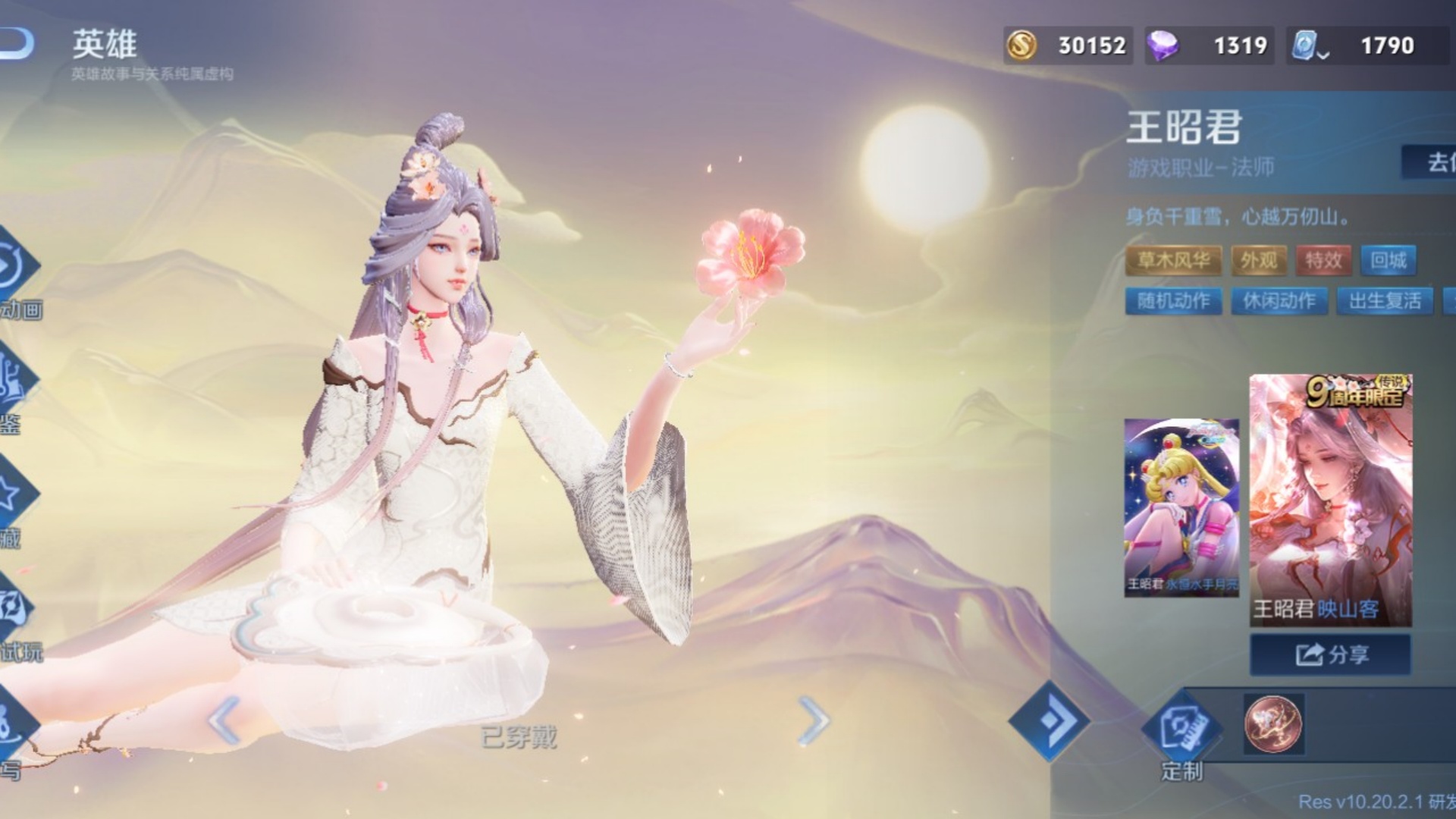Screen dimensions: 1456x819
Task: Open the gold coin currency counter
Action: 1068,45
